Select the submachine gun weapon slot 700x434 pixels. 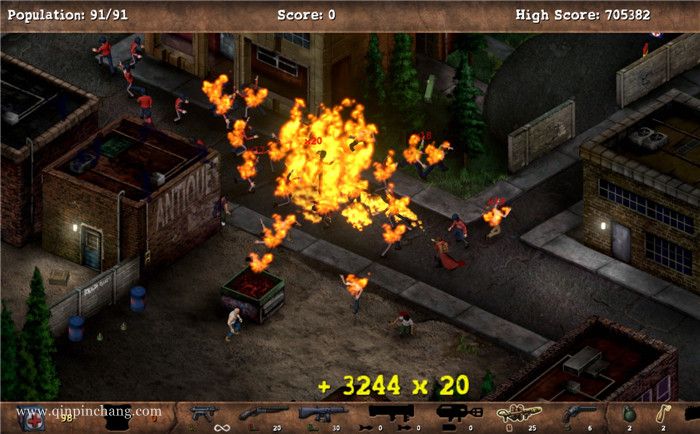204,413
